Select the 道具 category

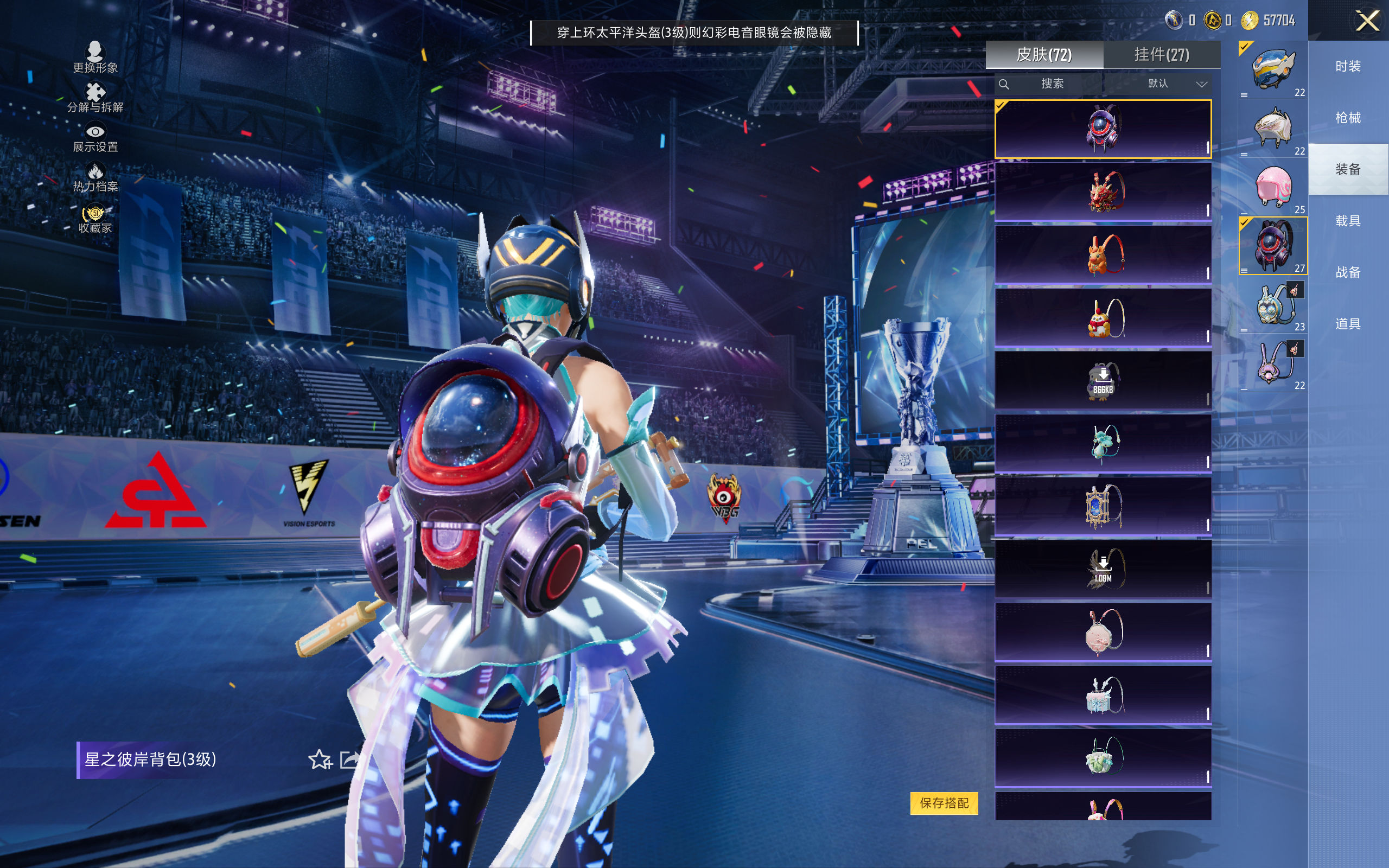[1348, 324]
